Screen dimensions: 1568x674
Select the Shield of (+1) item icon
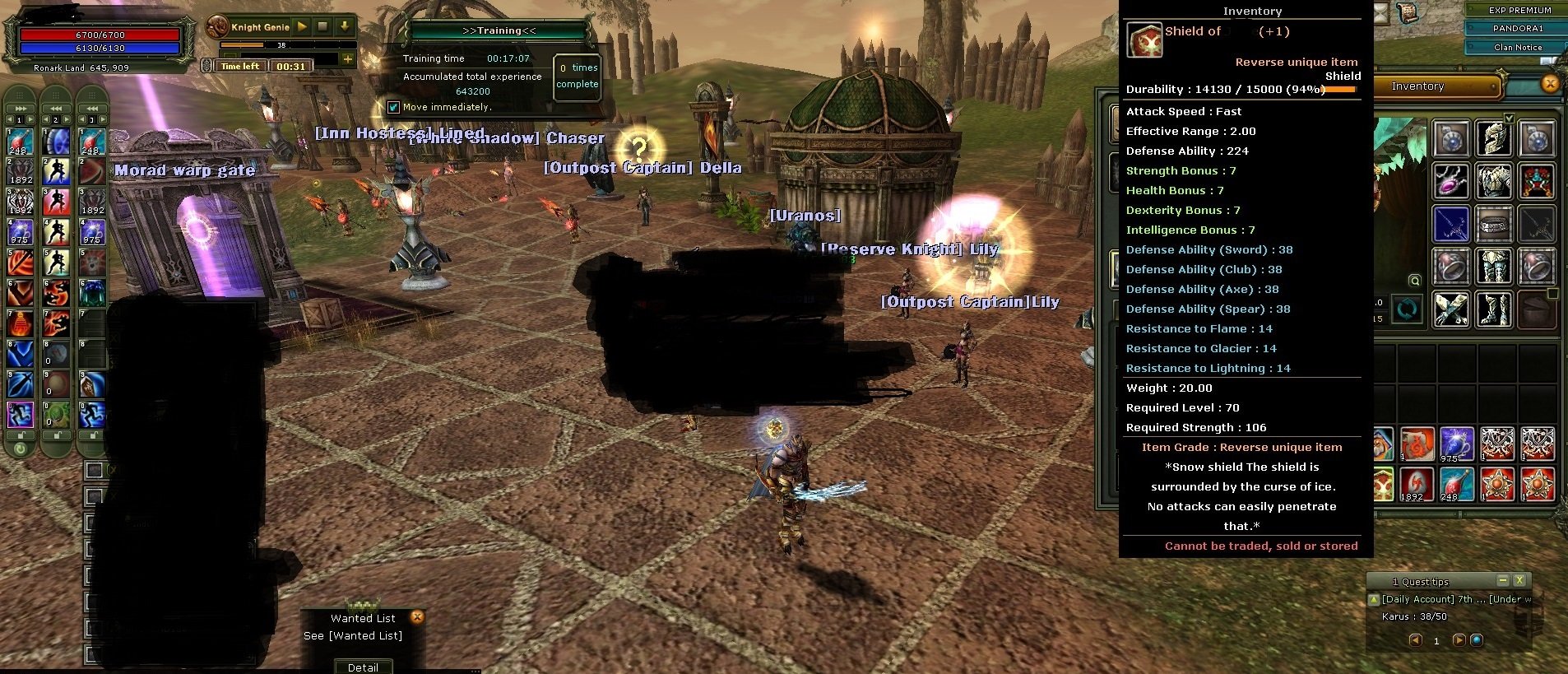tap(1143, 40)
